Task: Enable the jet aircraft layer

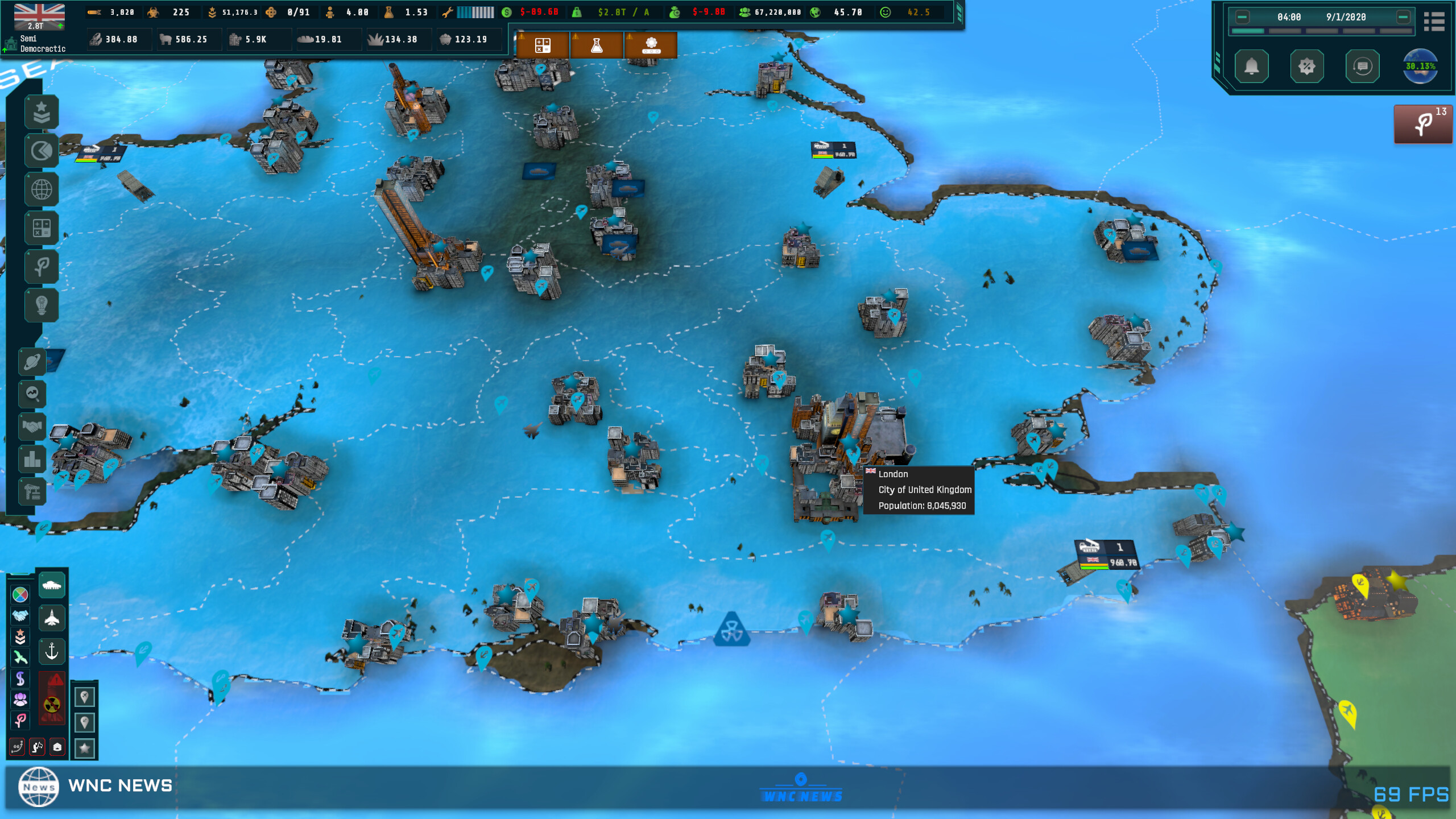Action: 51,618
